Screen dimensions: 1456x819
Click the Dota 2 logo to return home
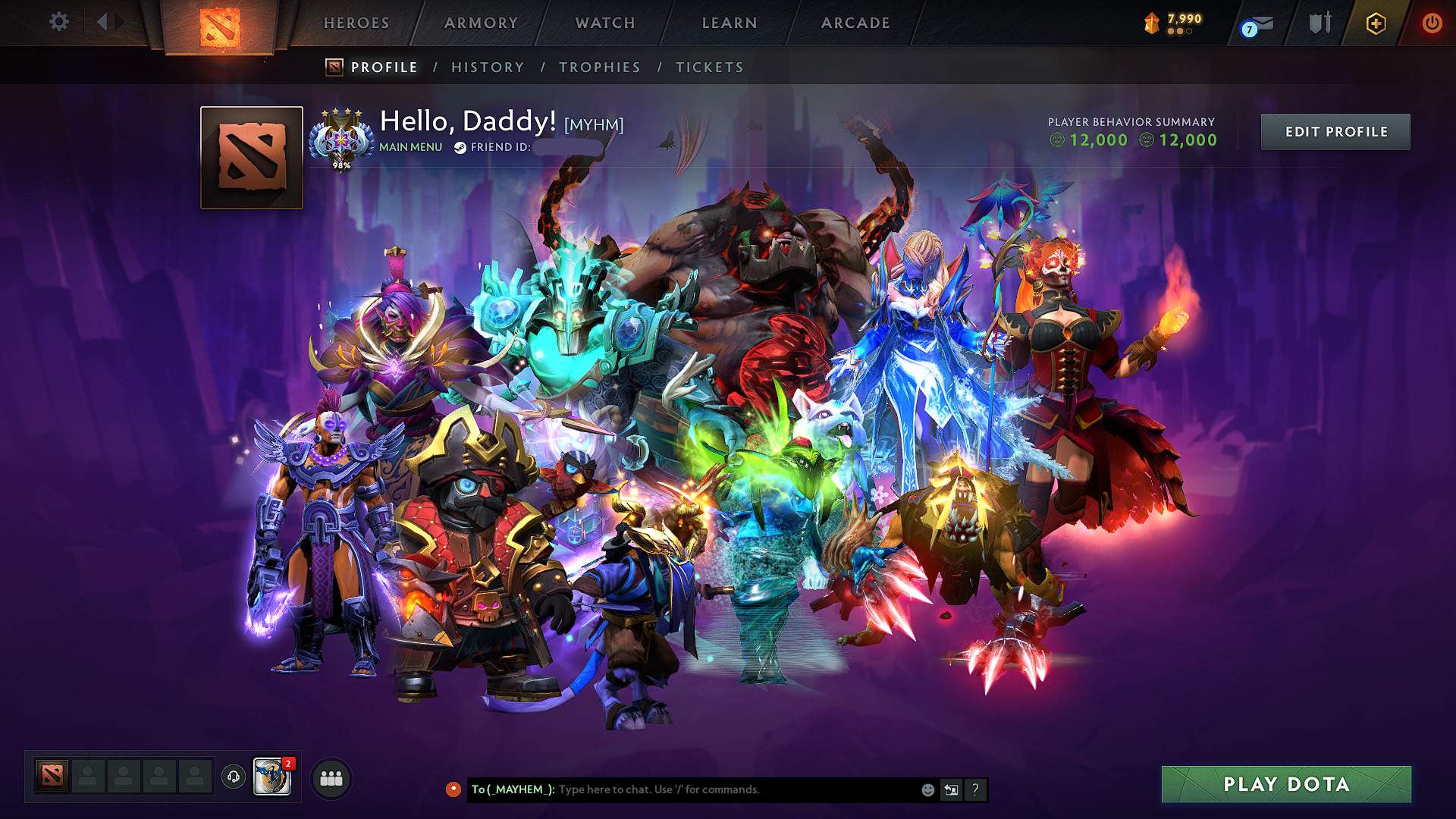click(221, 27)
